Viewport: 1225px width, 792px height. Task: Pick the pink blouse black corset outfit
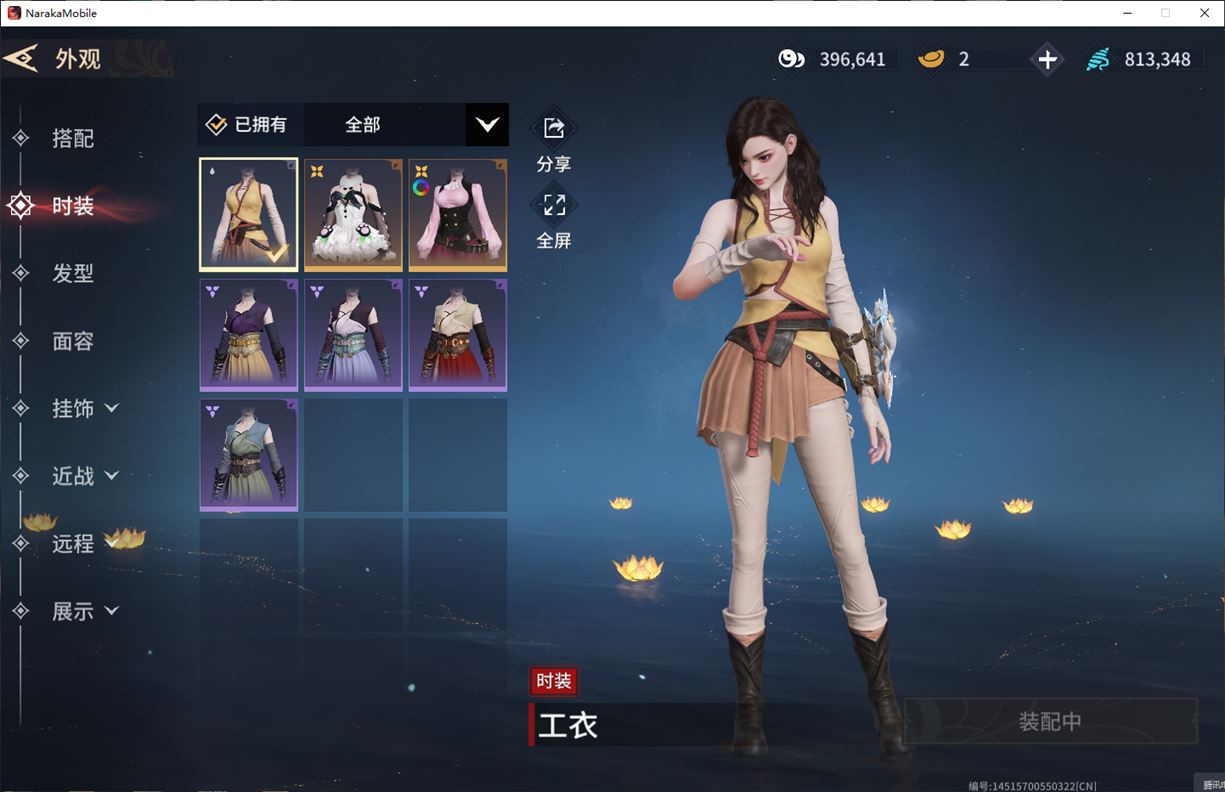[x=457, y=214]
